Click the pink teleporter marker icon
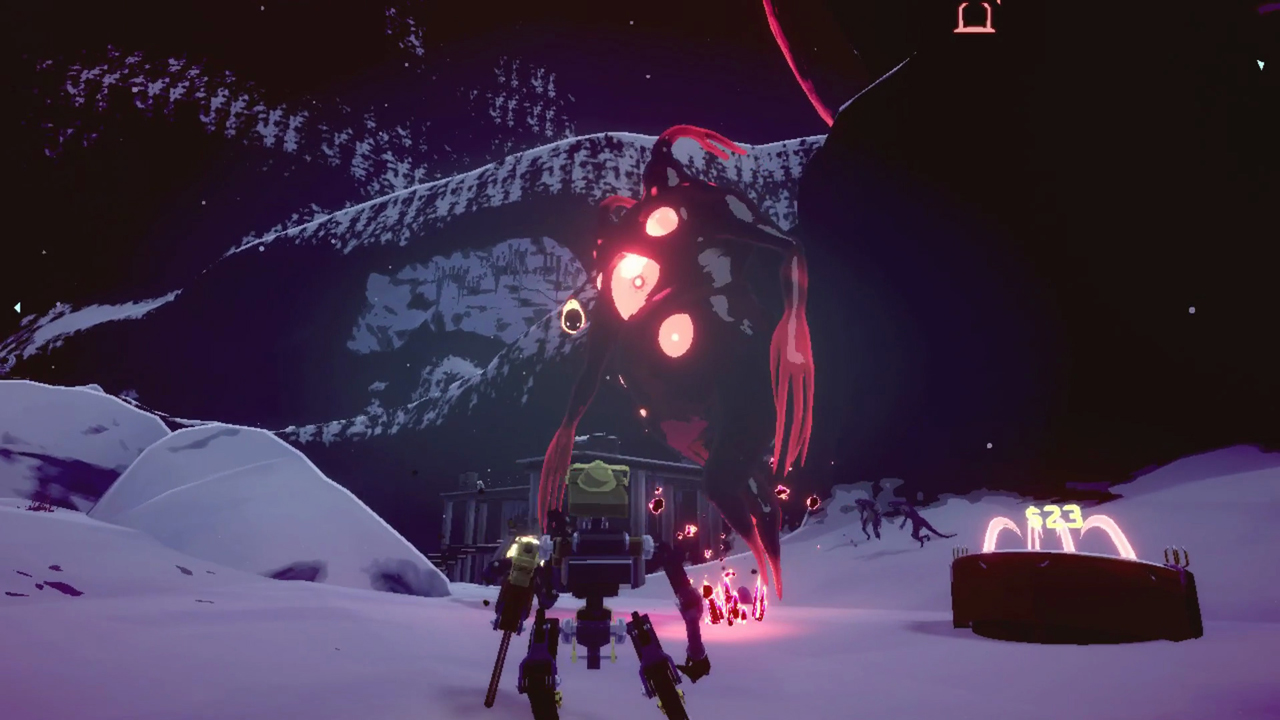This screenshot has height=720, width=1280. coord(974,17)
